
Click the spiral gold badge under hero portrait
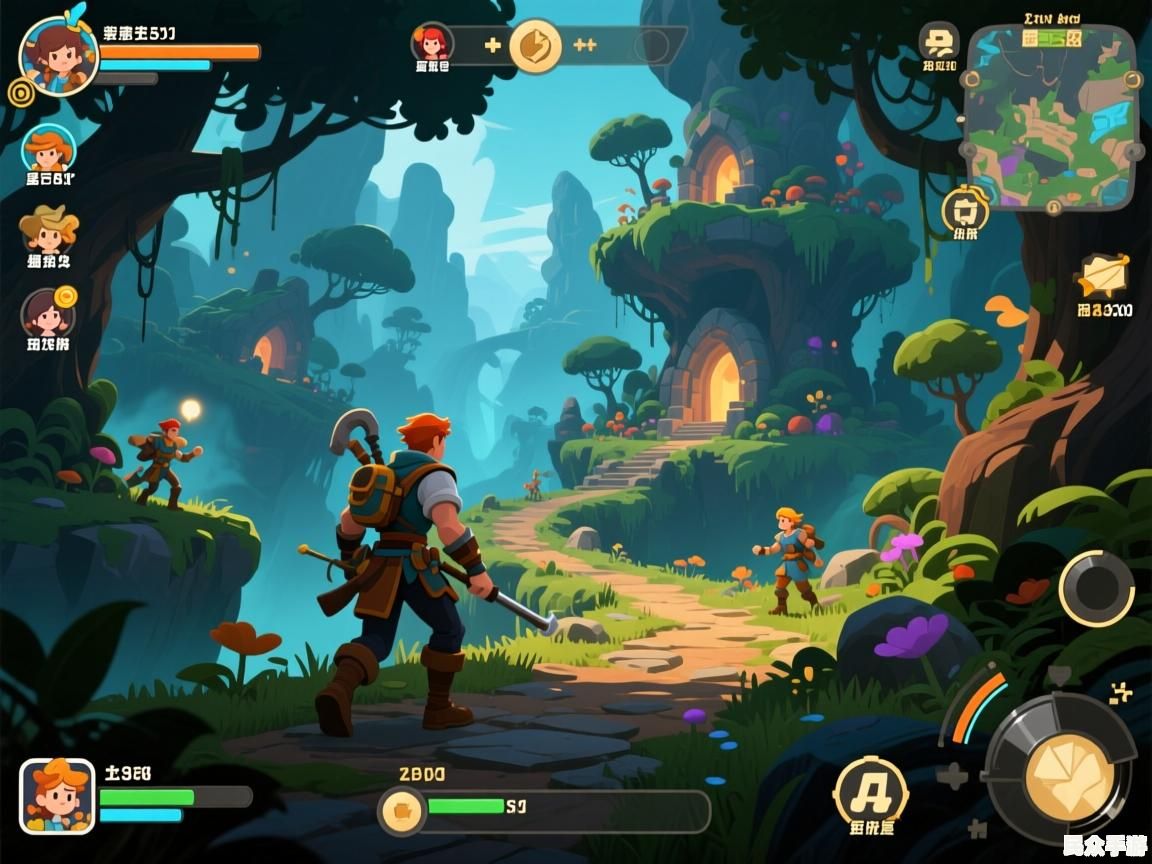pyautogui.click(x=20, y=93)
